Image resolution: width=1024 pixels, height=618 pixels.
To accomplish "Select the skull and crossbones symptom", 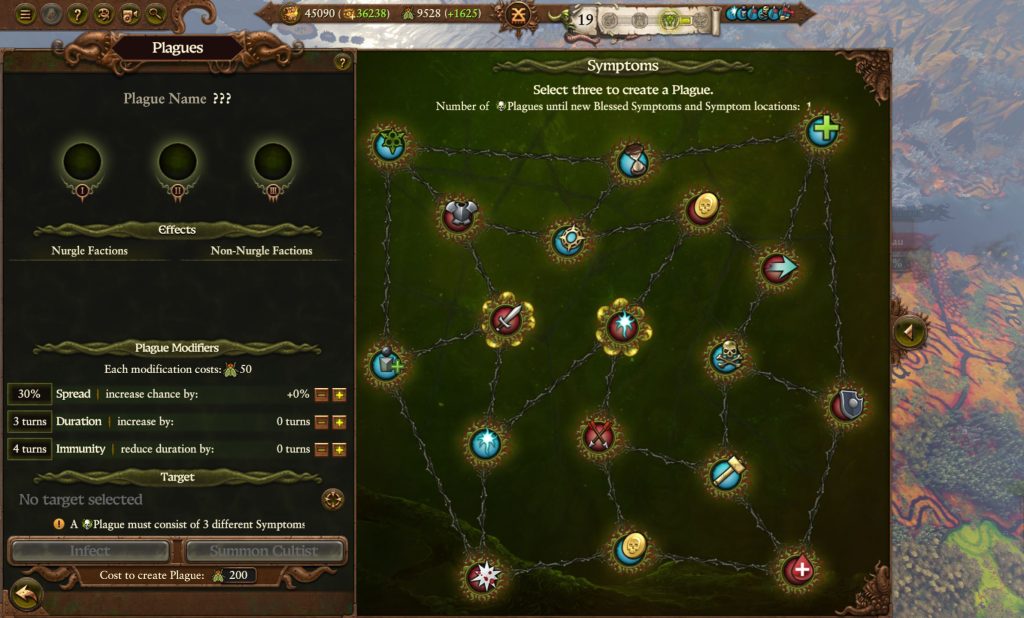I will (x=726, y=358).
